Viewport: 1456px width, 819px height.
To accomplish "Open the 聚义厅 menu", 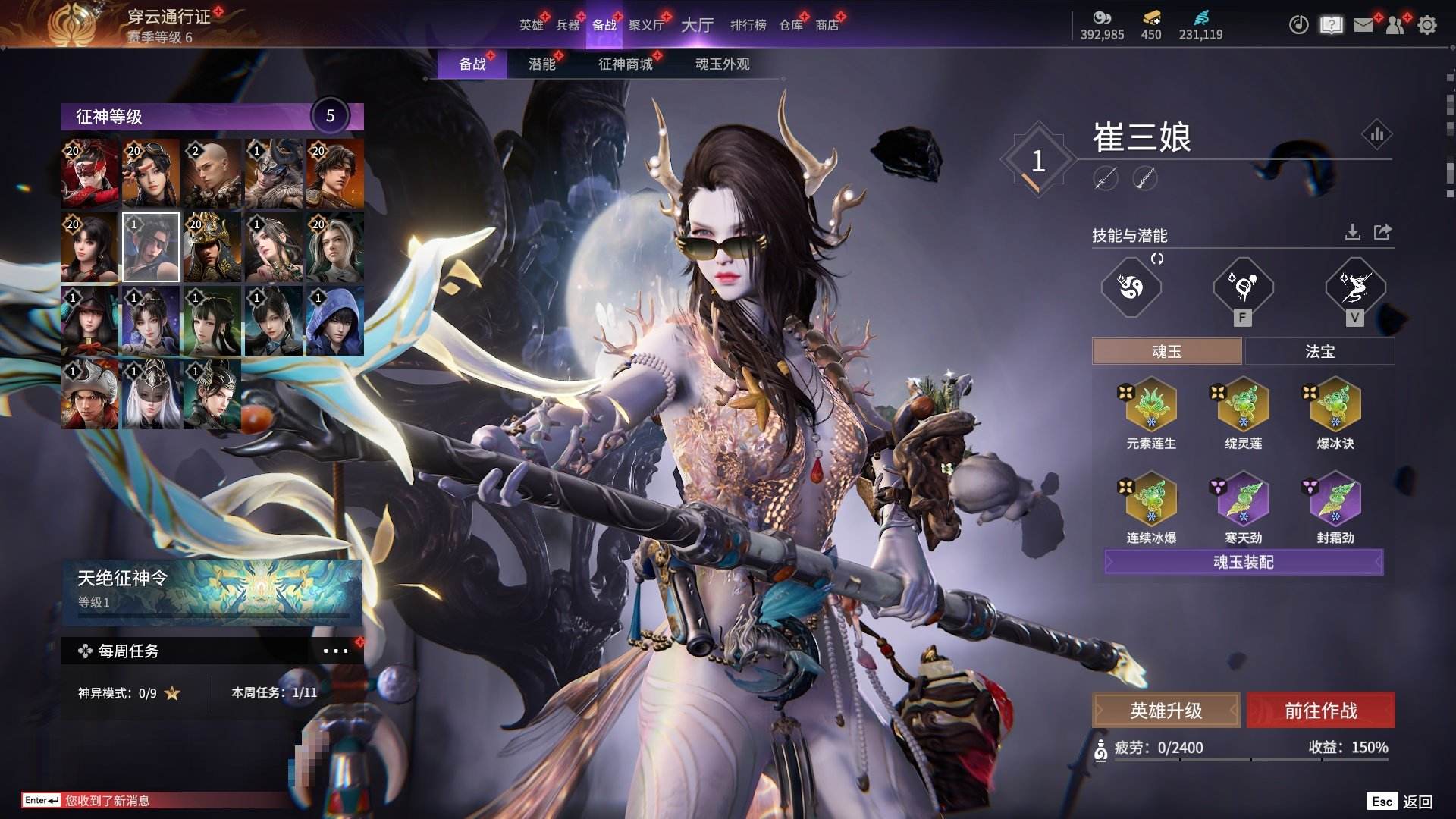I will [x=646, y=25].
